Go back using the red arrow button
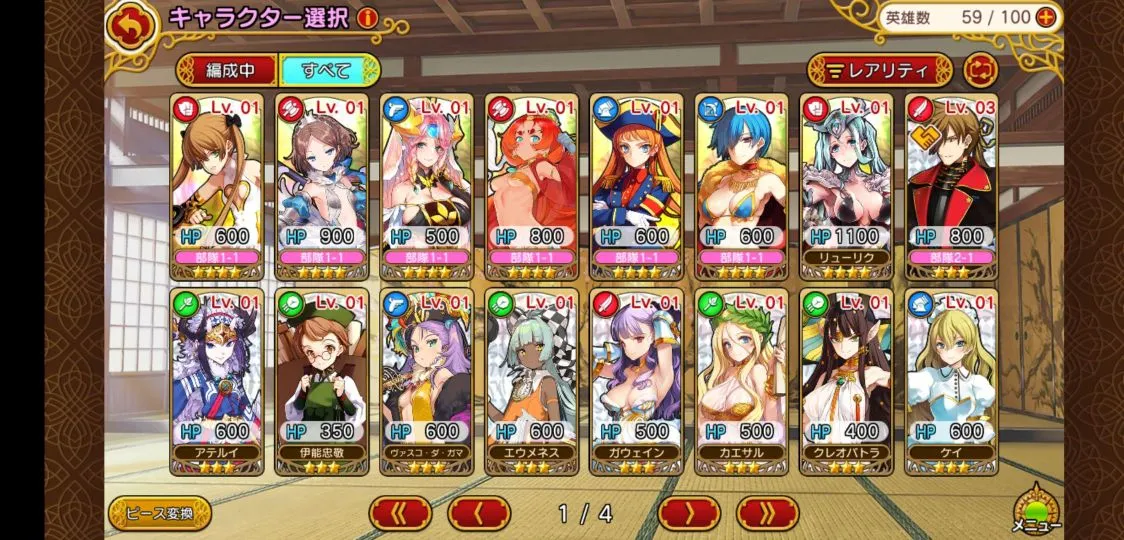Image resolution: width=1124 pixels, height=540 pixels. [x=127, y=27]
